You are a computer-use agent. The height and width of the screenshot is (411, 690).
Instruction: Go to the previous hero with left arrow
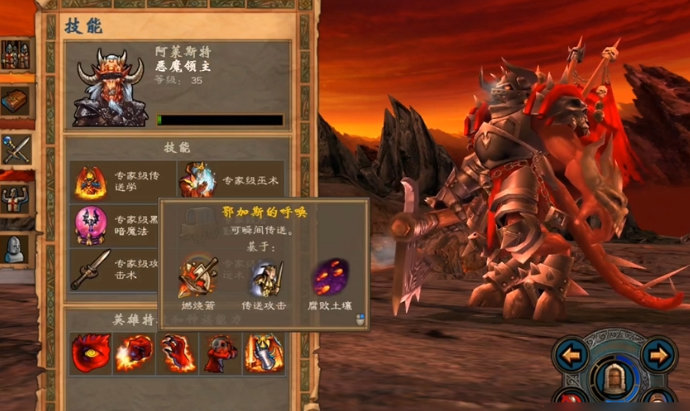pyautogui.click(x=572, y=354)
